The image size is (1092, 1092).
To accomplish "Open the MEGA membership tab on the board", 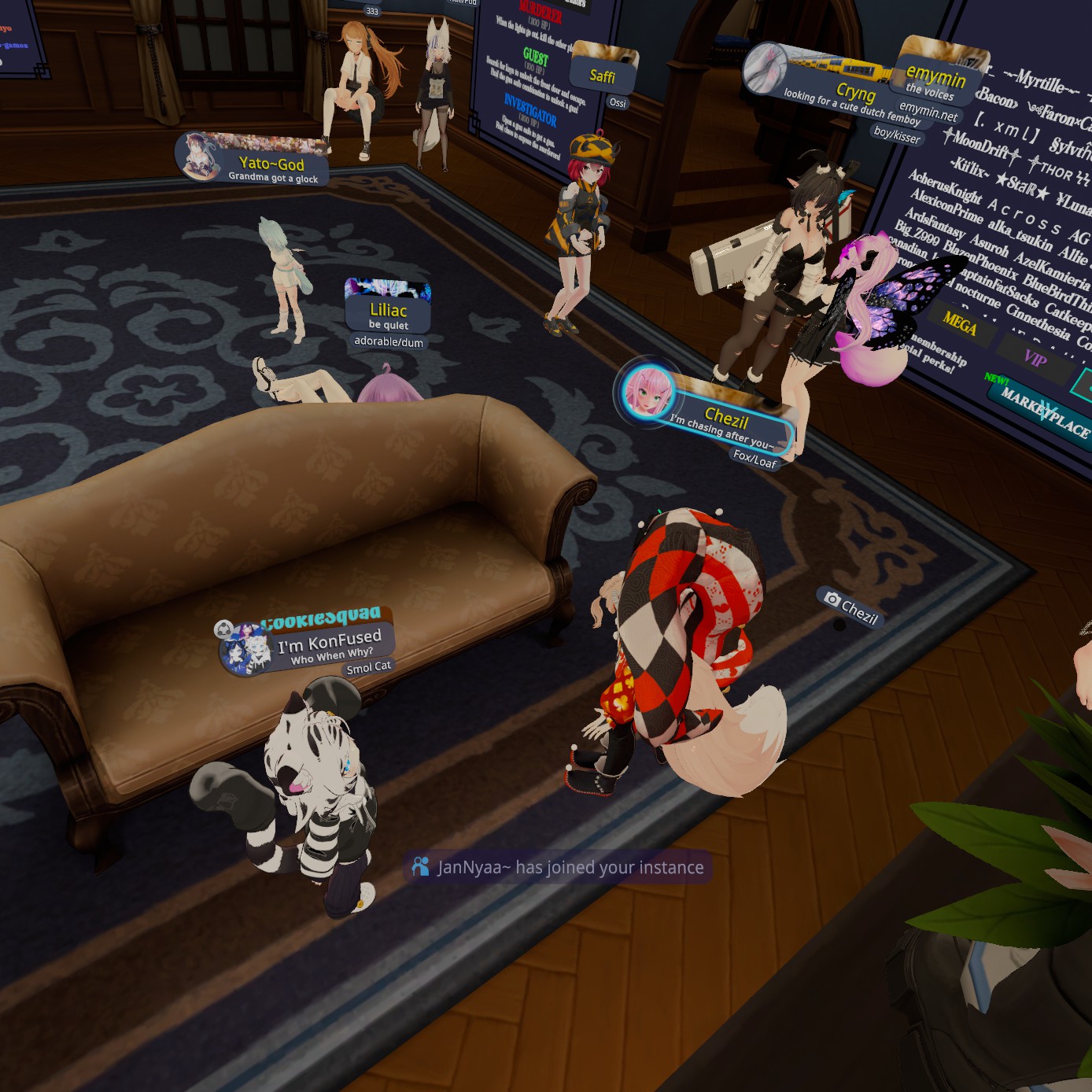I will [x=960, y=322].
